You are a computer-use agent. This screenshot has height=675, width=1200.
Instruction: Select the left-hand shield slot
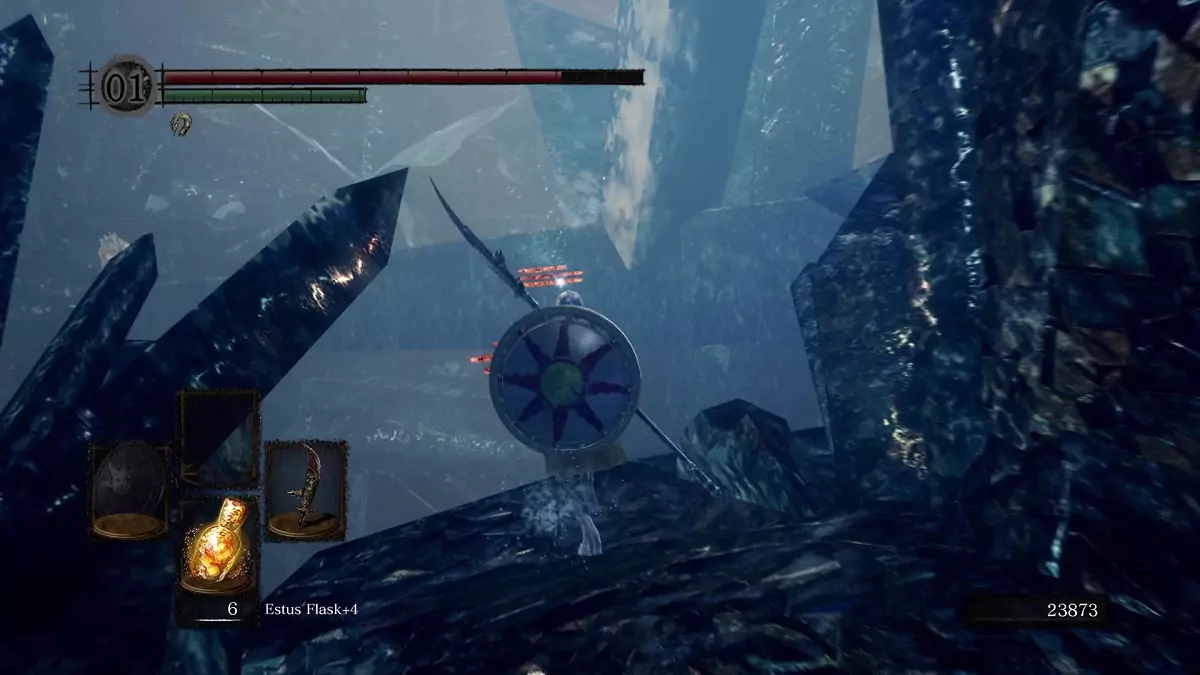pyautogui.click(x=130, y=490)
